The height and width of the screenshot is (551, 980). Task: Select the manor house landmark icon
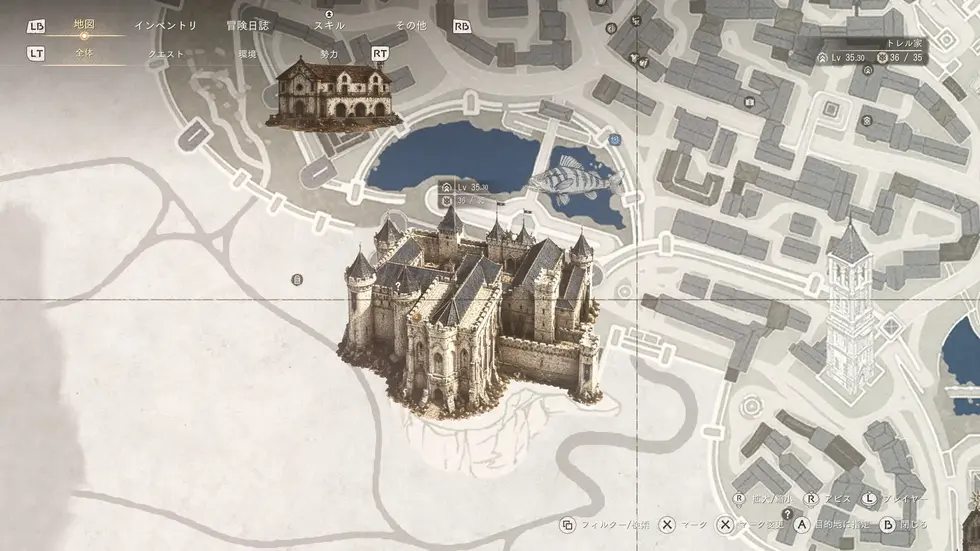328,92
